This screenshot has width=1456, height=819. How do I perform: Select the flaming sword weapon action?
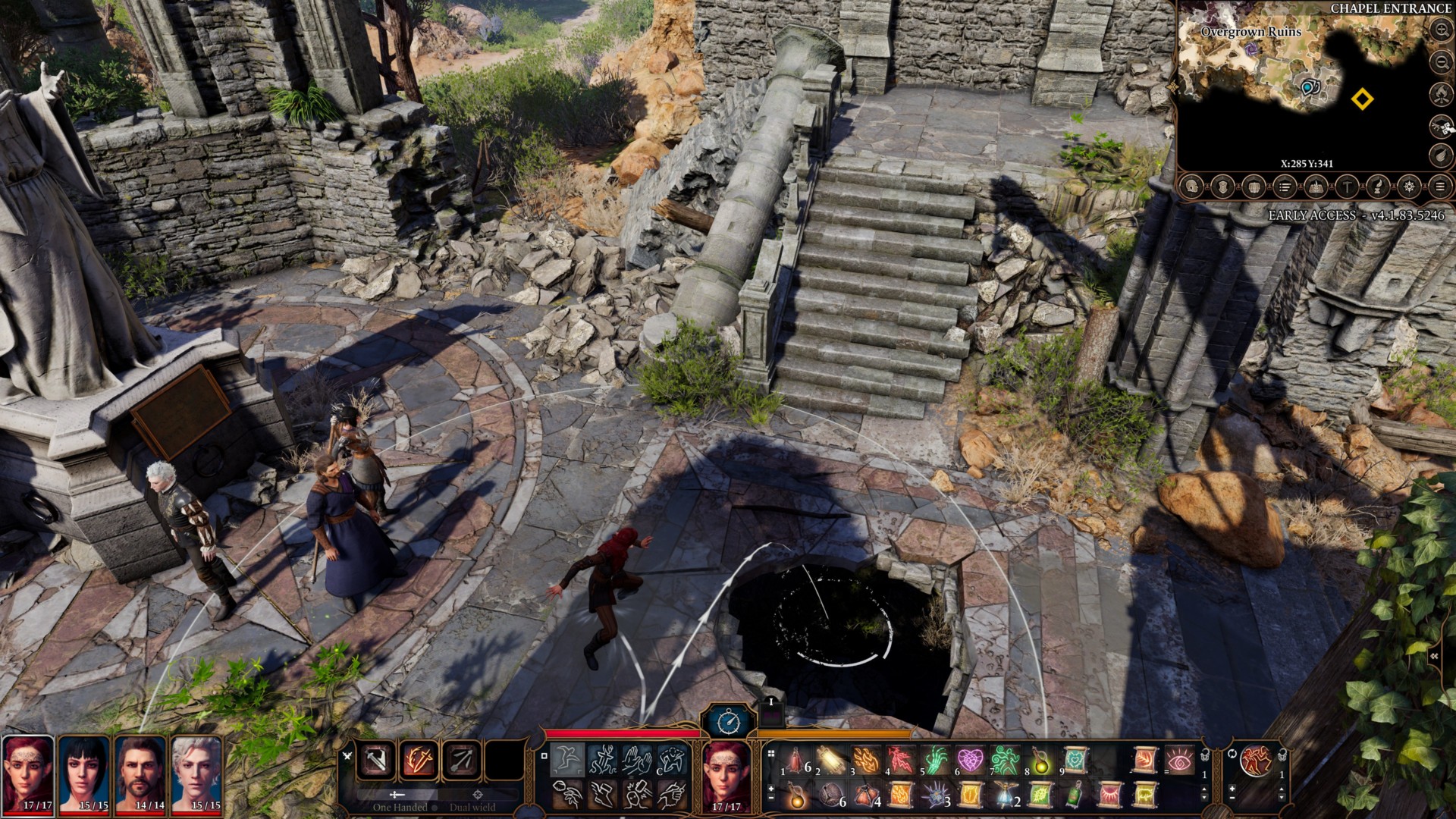click(419, 759)
